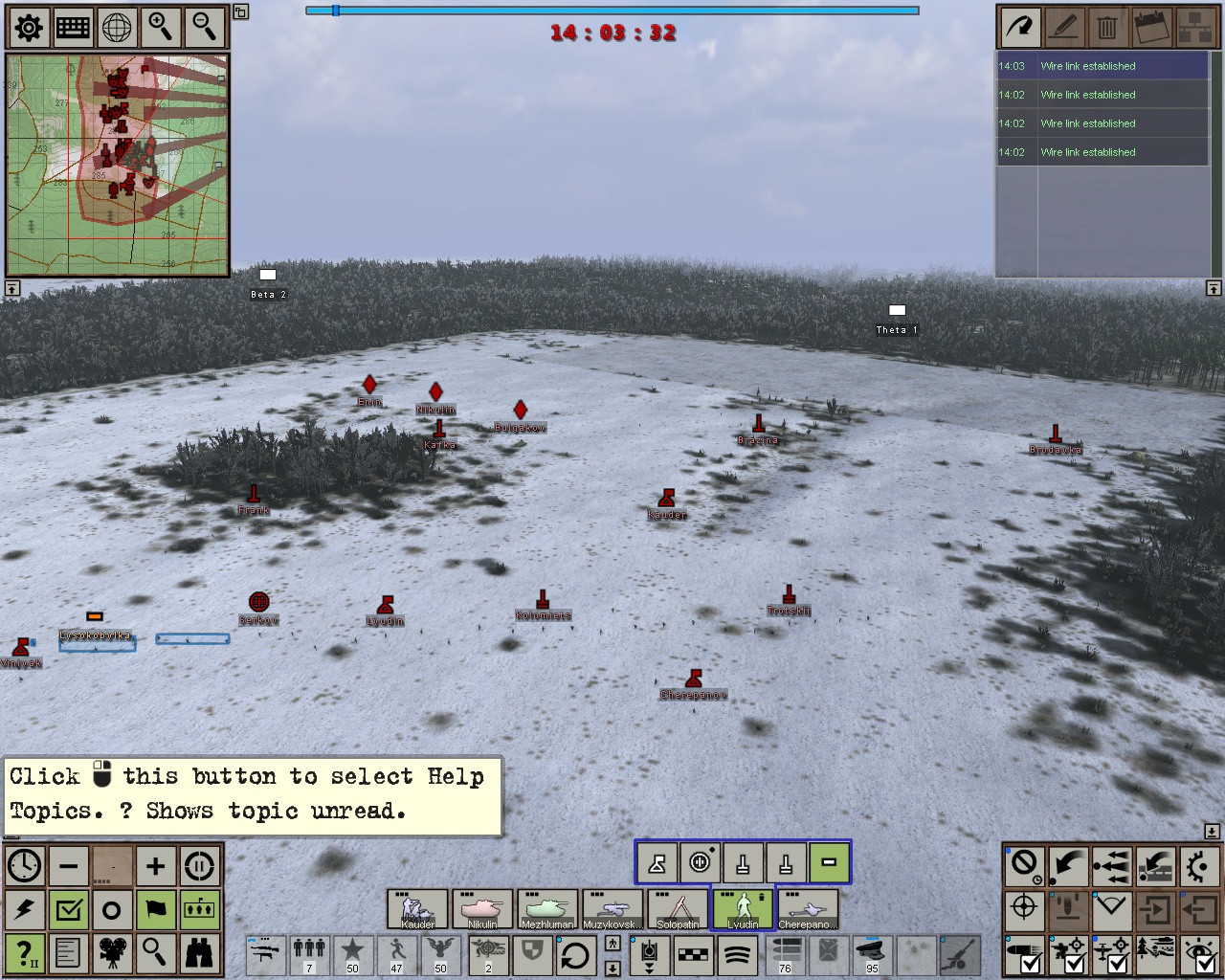Image resolution: width=1225 pixels, height=980 pixels.
Task: Click the lightning quick-orders icon
Action: [x=25, y=909]
